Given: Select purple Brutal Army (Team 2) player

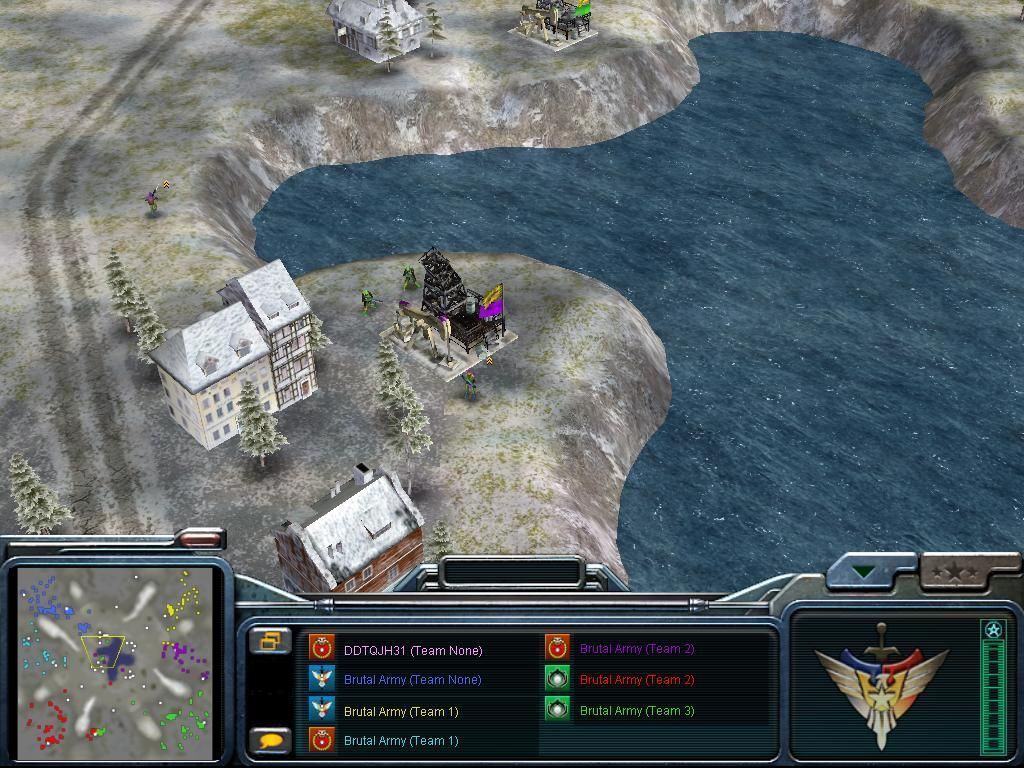Looking at the screenshot, I should pyautogui.click(x=636, y=649).
